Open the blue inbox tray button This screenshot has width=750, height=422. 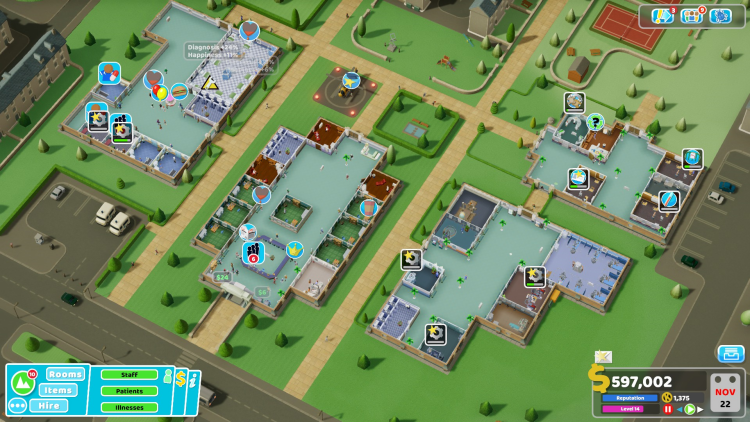pyautogui.click(x=731, y=354)
